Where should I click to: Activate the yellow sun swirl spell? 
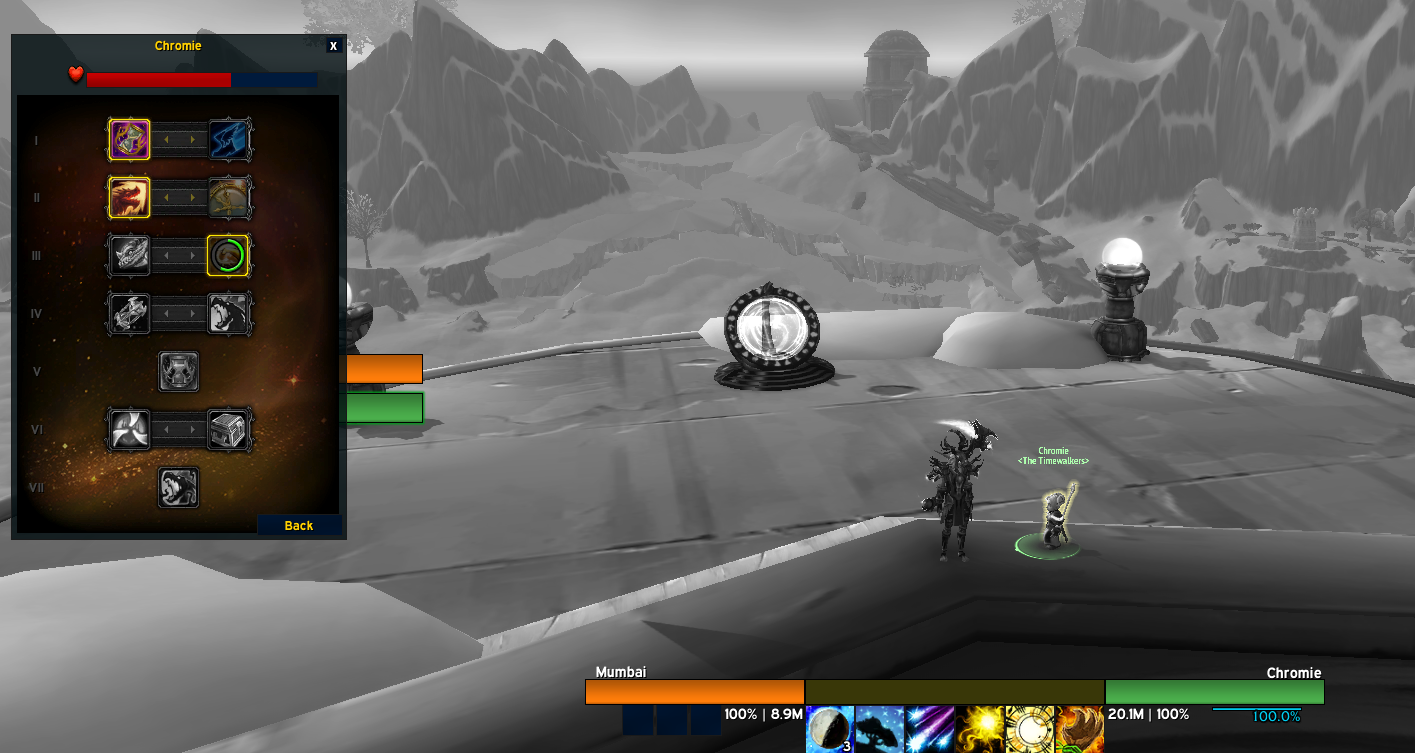point(979,729)
